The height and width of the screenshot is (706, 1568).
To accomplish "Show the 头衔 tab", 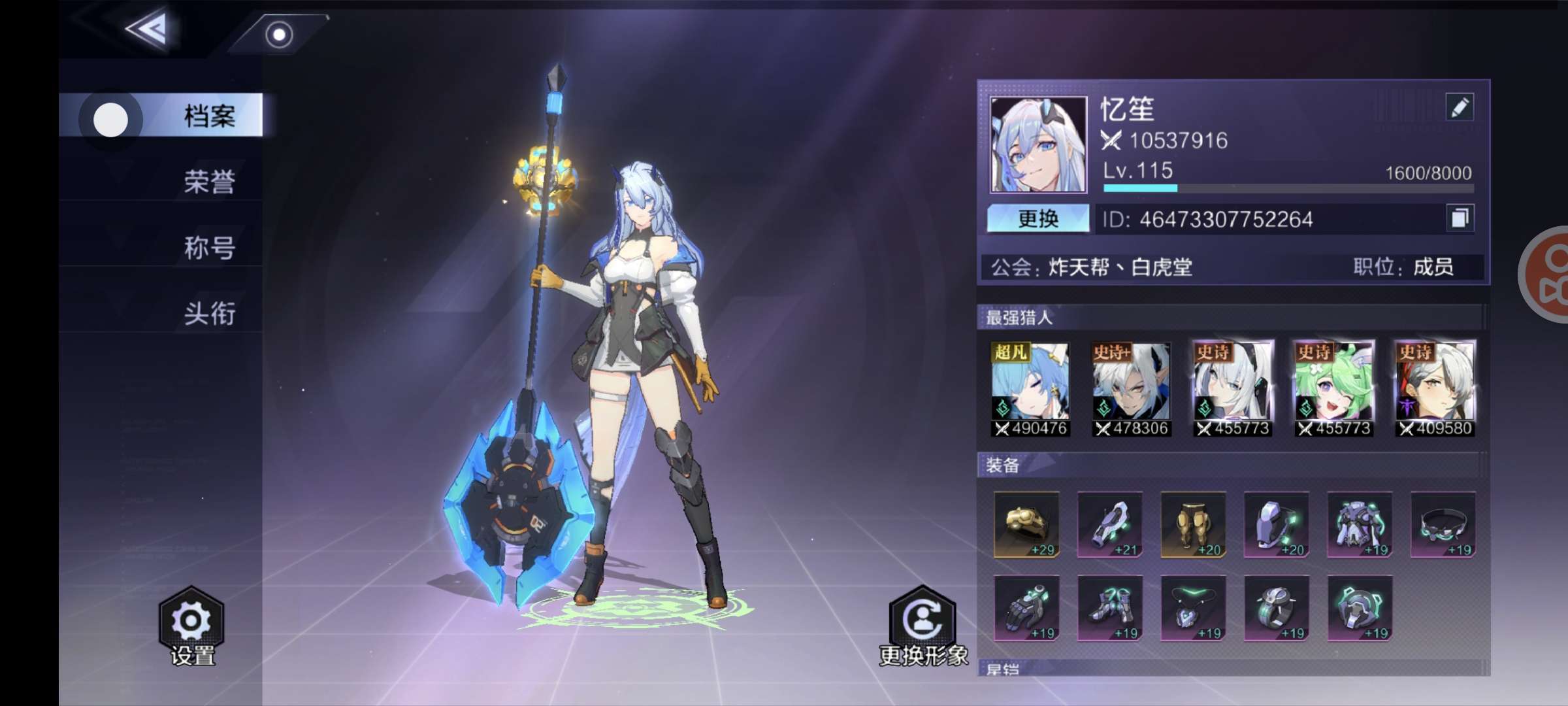I will 208,314.
